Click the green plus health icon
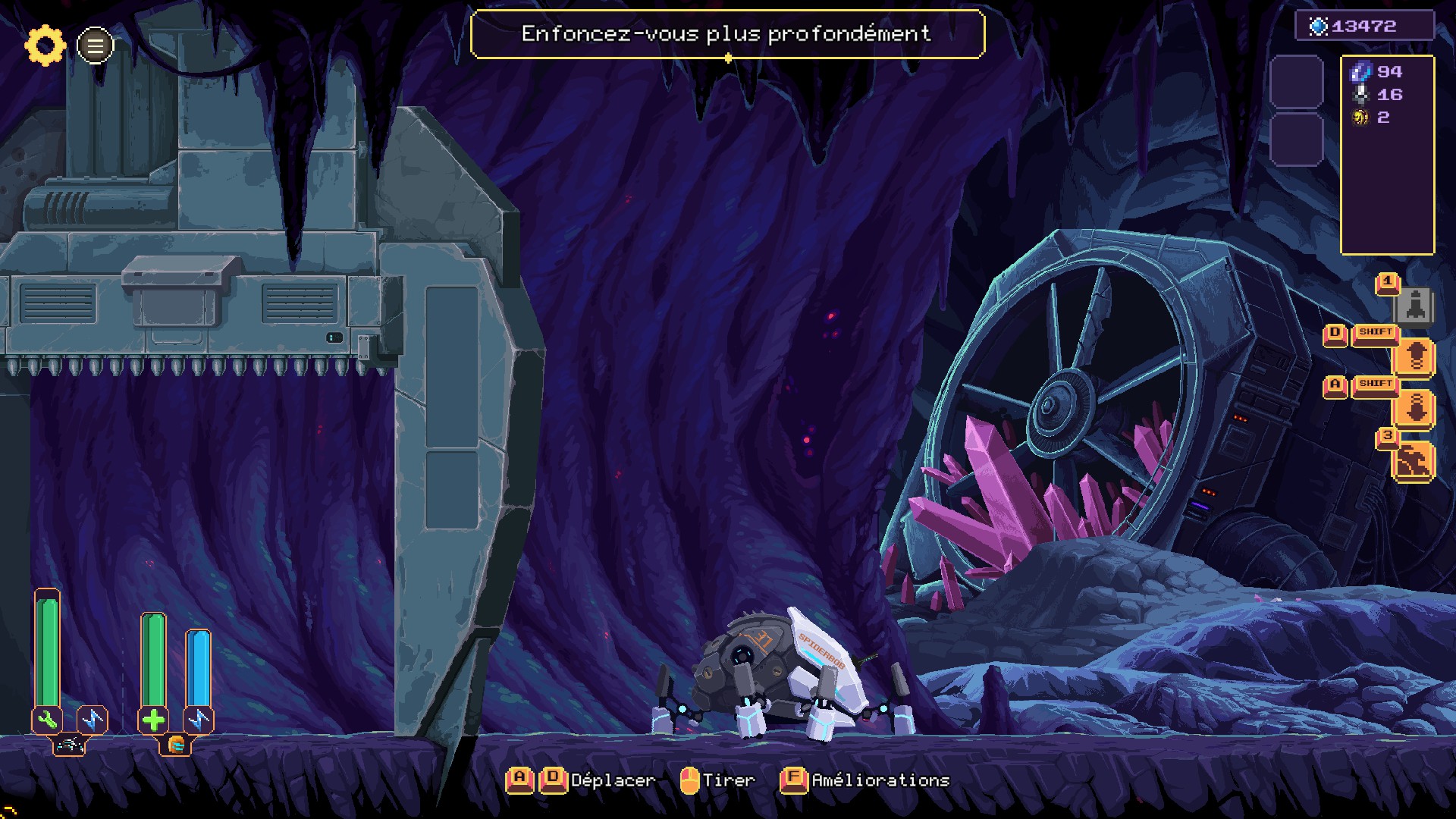This screenshot has width=1456, height=819. click(153, 720)
